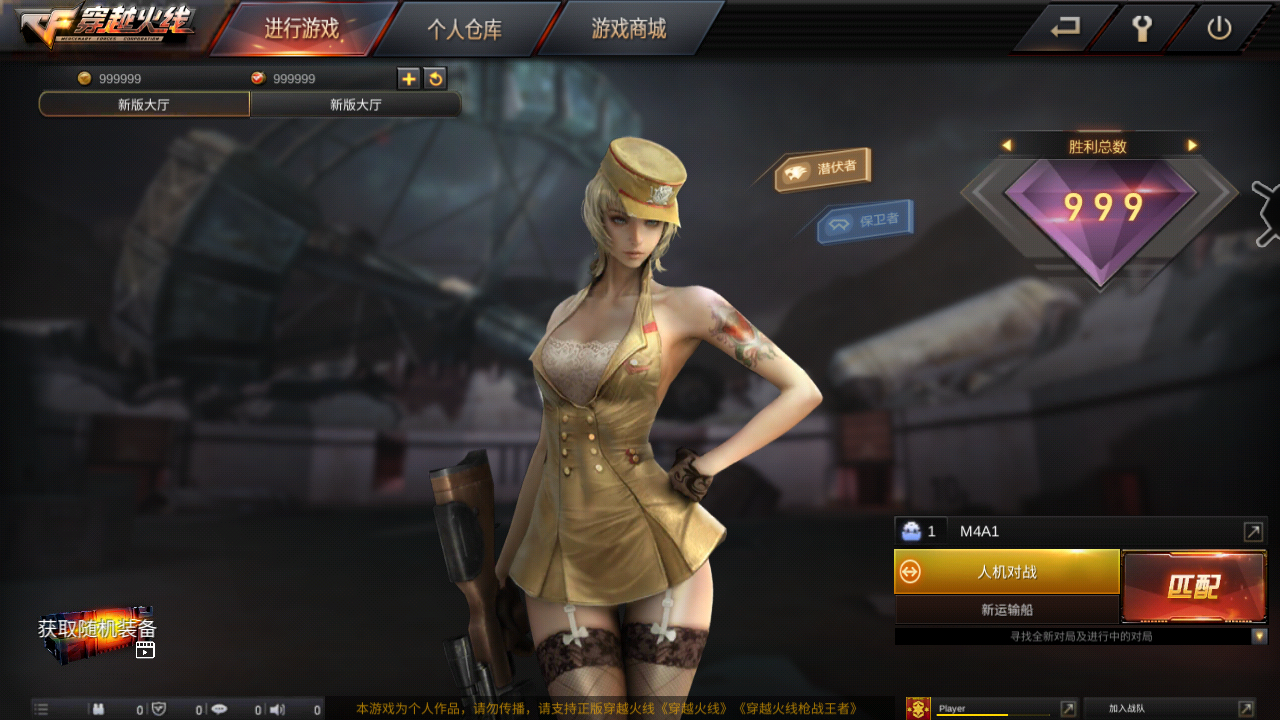
Task: Open the friends binoculars icon in bottom bar
Action: pyautogui.click(x=97, y=708)
